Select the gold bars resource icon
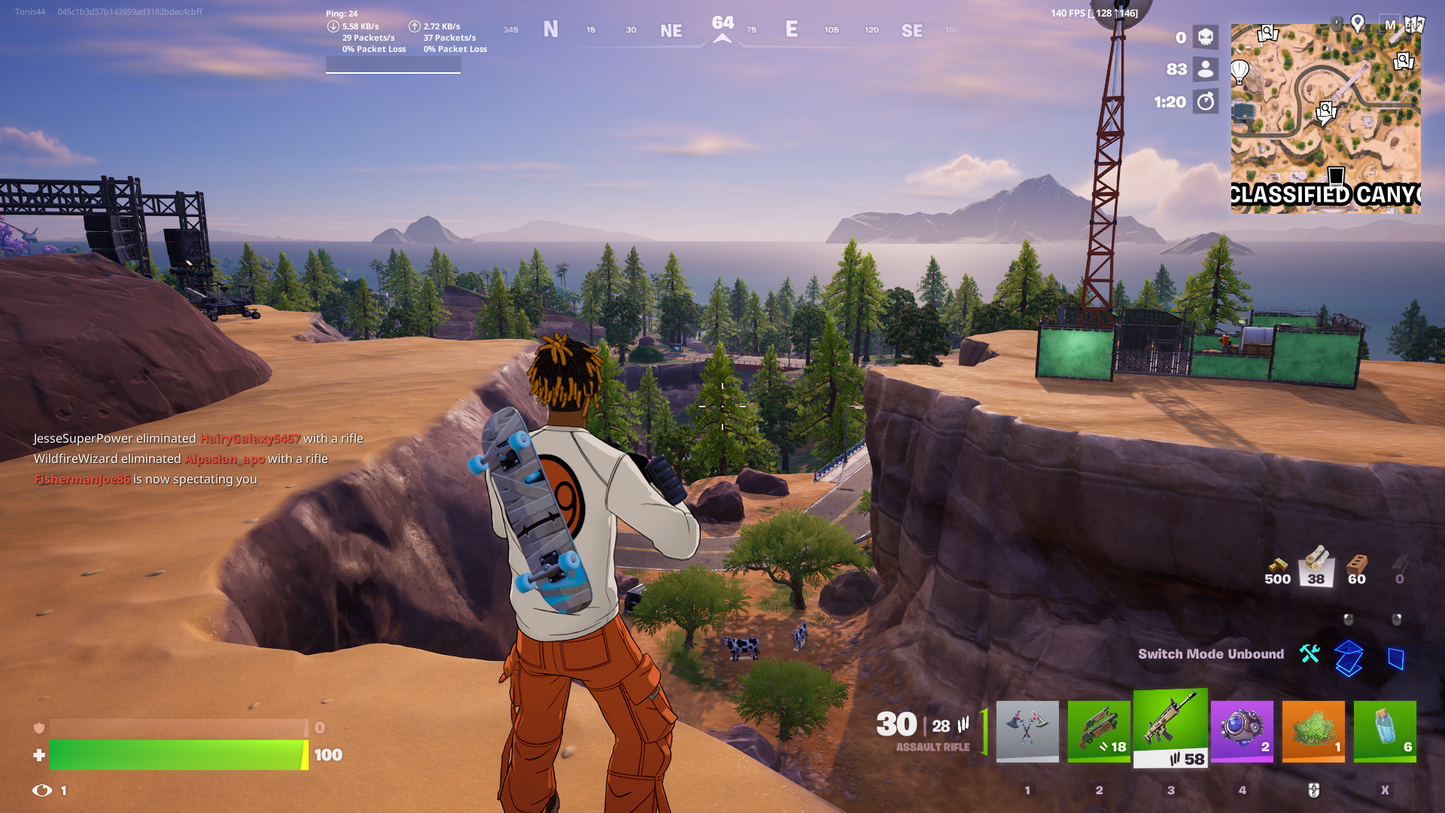This screenshot has height=813, width=1445. tap(1277, 565)
